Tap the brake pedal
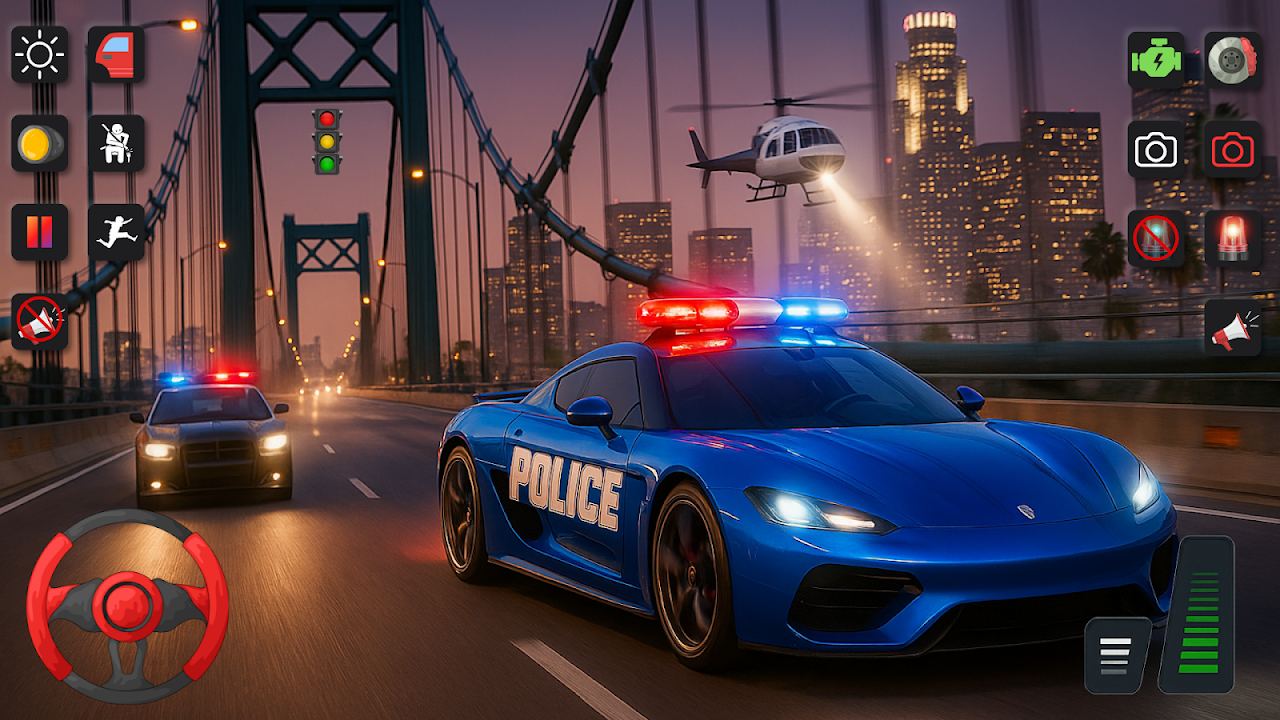The image size is (1280, 720). pyautogui.click(x=1117, y=654)
